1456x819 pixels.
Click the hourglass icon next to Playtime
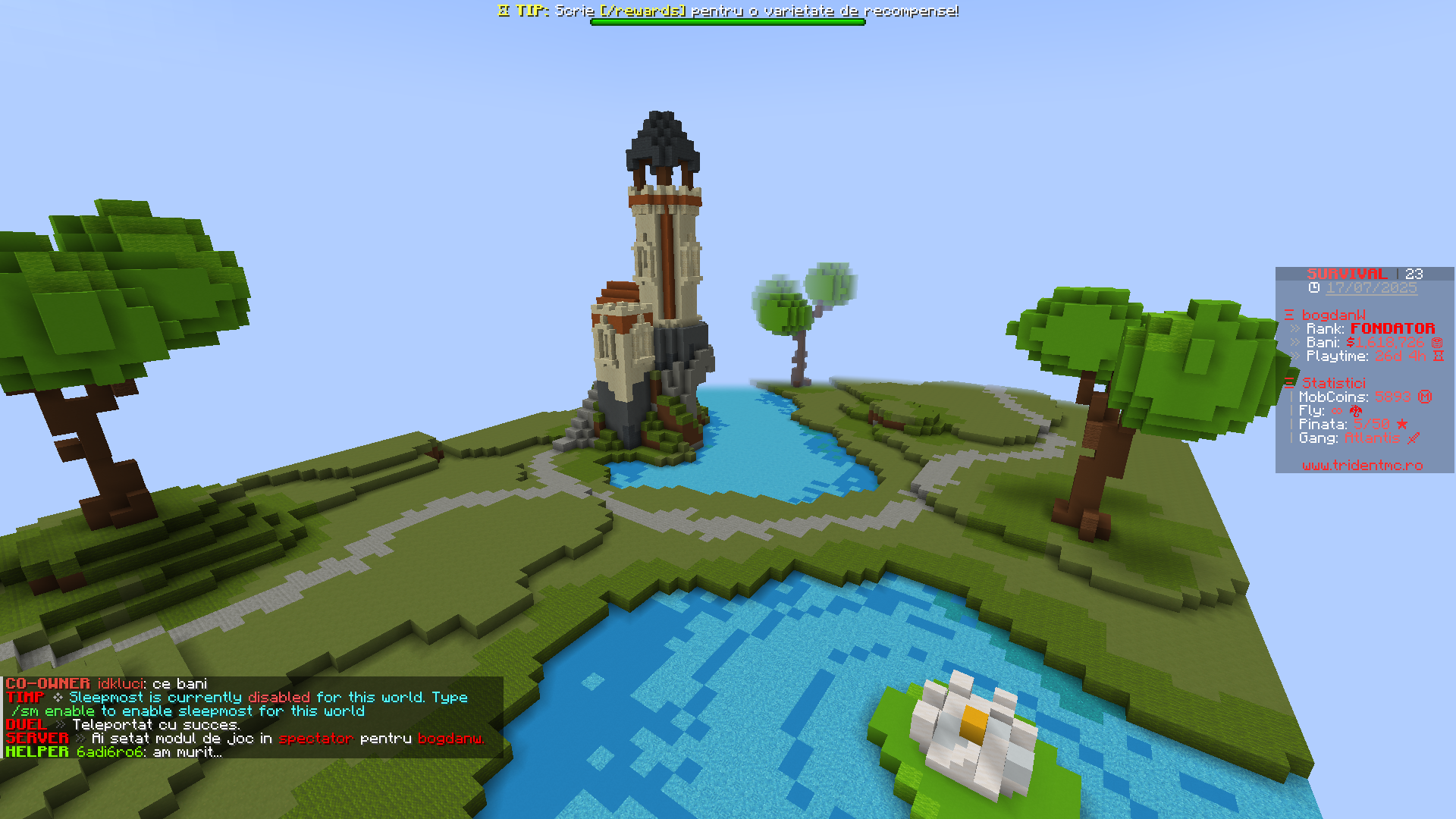tap(1438, 356)
